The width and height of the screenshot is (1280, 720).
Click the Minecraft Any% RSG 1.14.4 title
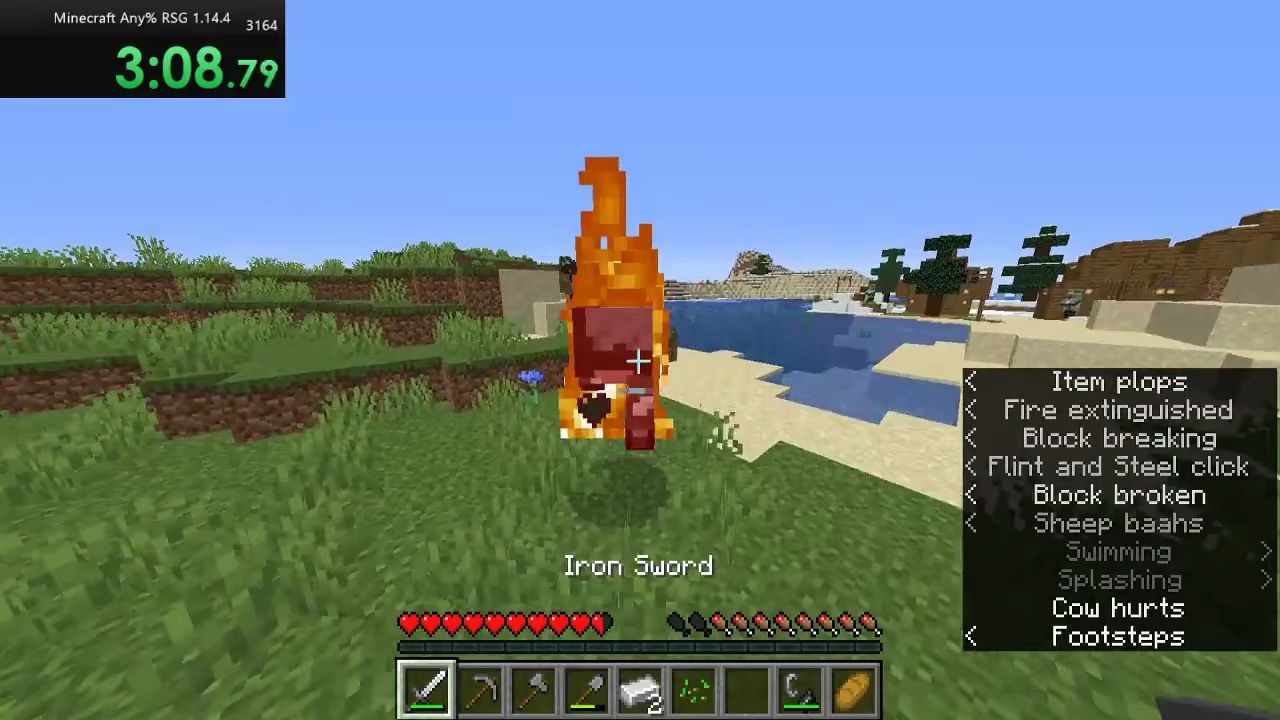click(142, 17)
